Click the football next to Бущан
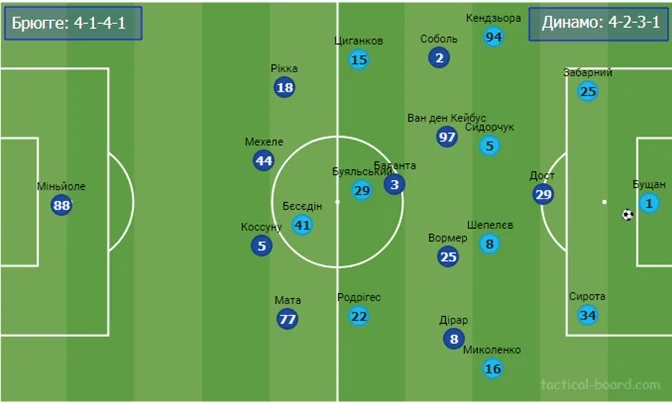672x403 pixels. point(627,214)
